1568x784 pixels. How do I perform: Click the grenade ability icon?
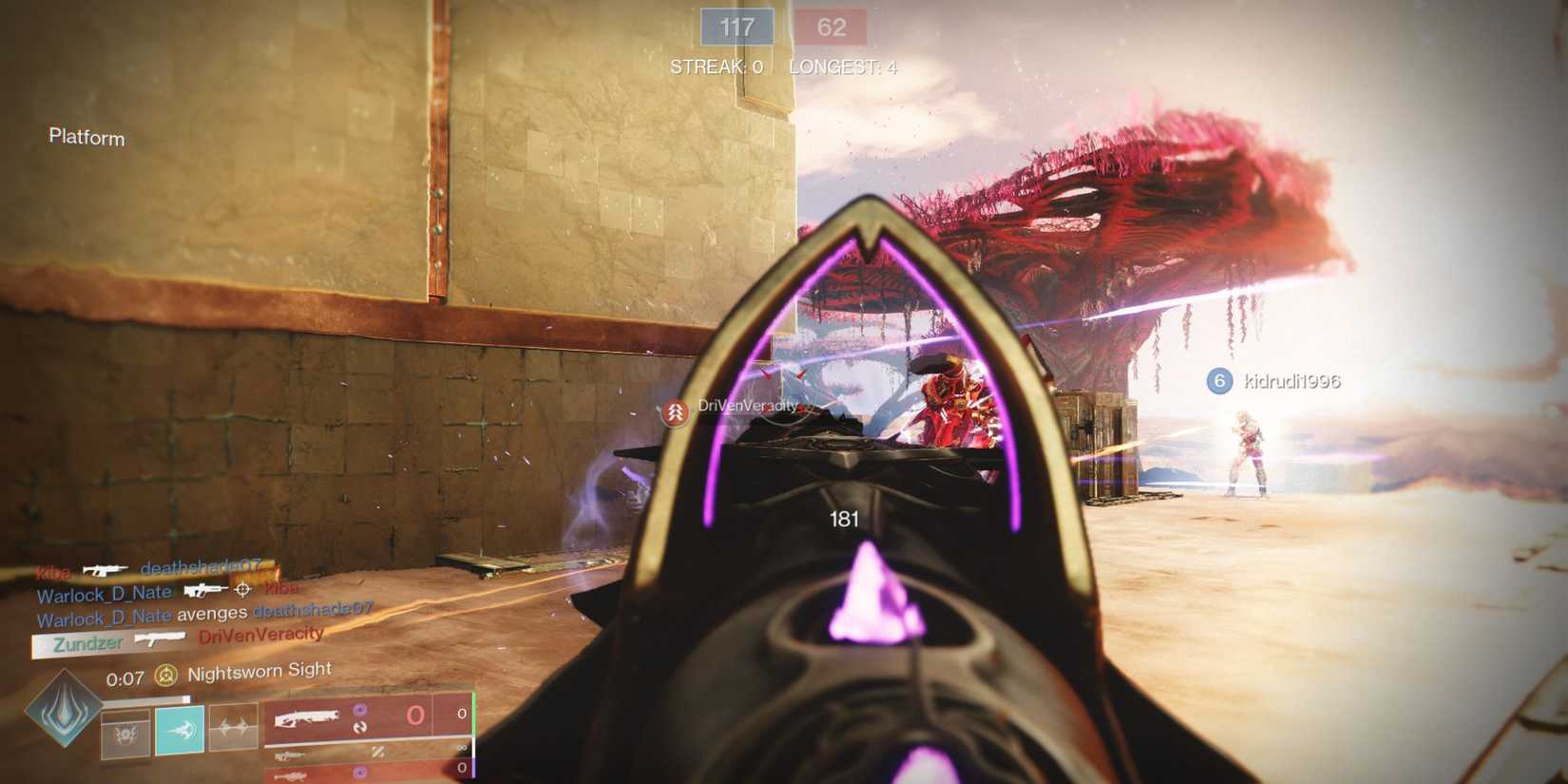coord(124,734)
